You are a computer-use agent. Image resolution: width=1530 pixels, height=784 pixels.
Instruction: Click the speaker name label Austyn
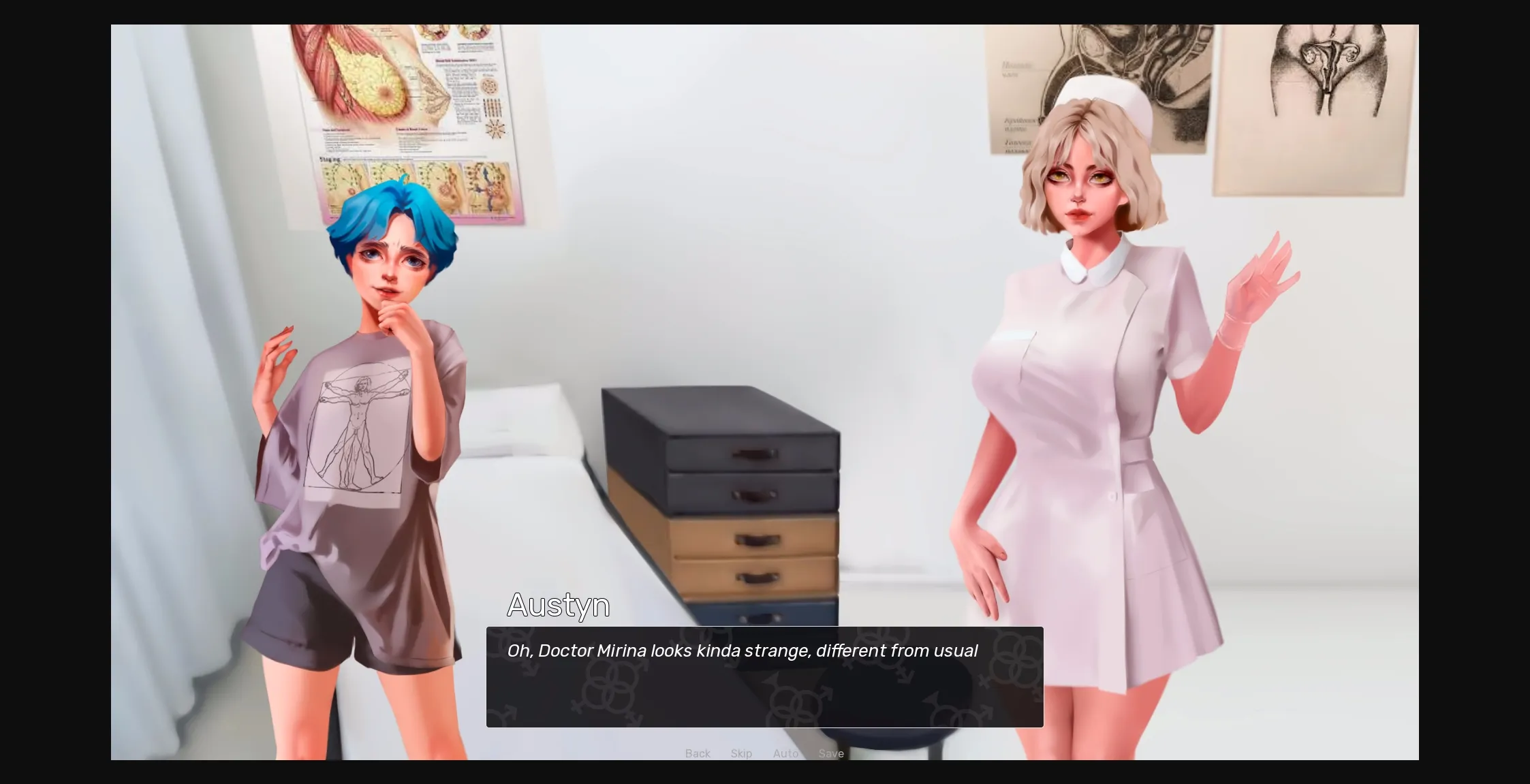click(x=558, y=605)
